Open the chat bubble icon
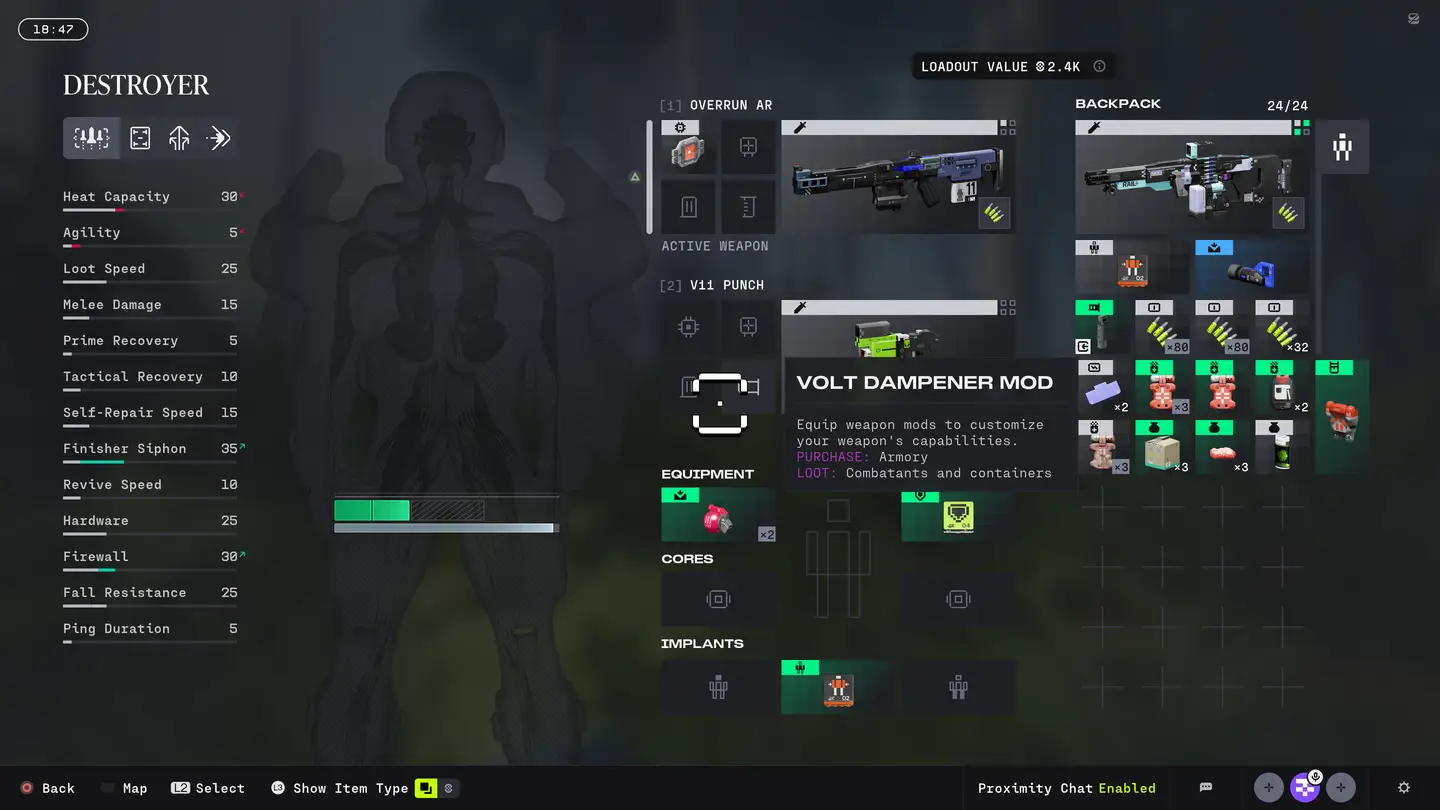Image resolution: width=1440 pixels, height=810 pixels. [x=1206, y=788]
